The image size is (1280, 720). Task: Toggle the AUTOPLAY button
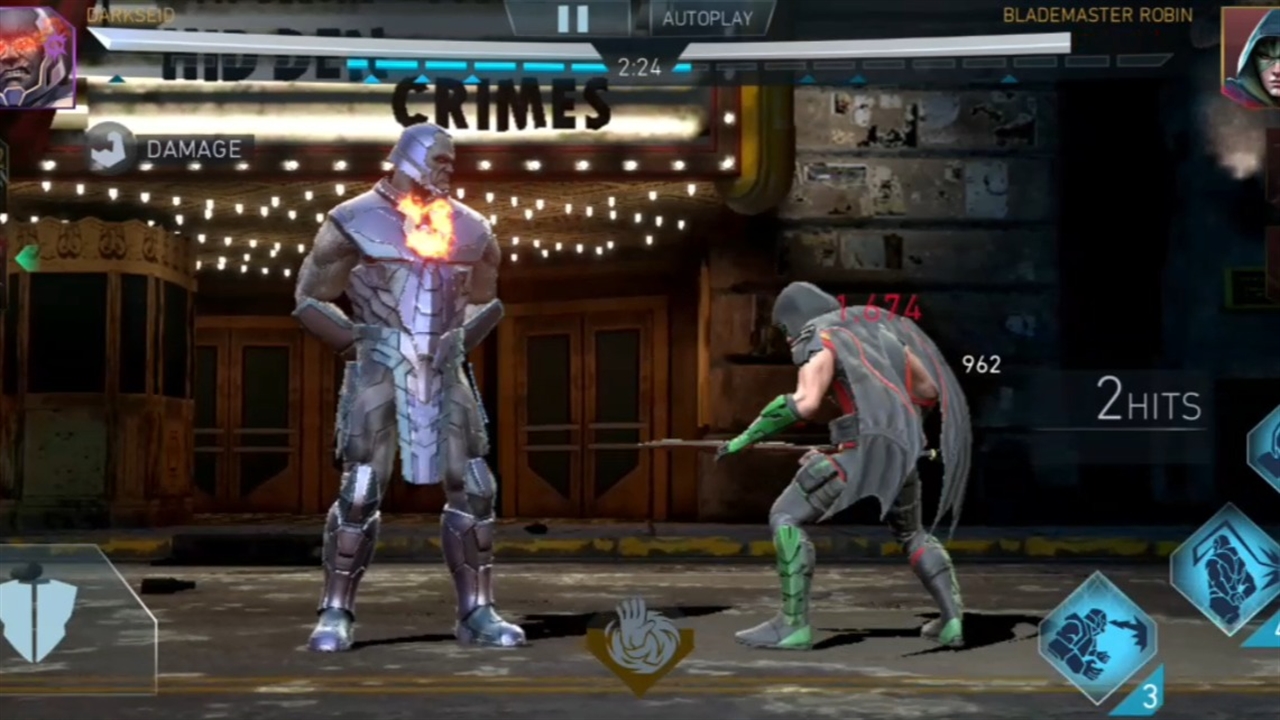pyautogui.click(x=706, y=18)
